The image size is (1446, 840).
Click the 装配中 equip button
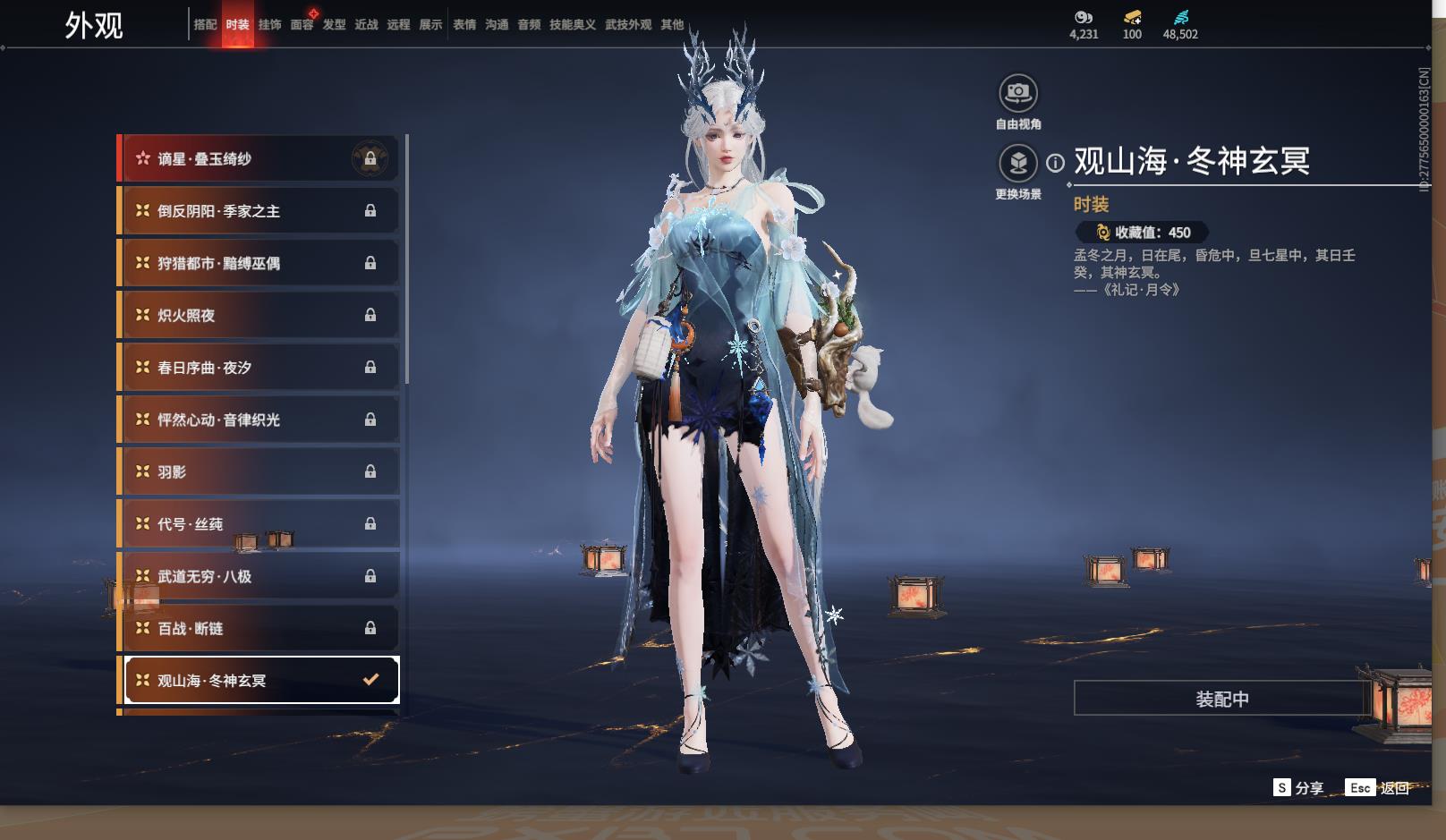[x=1221, y=699]
